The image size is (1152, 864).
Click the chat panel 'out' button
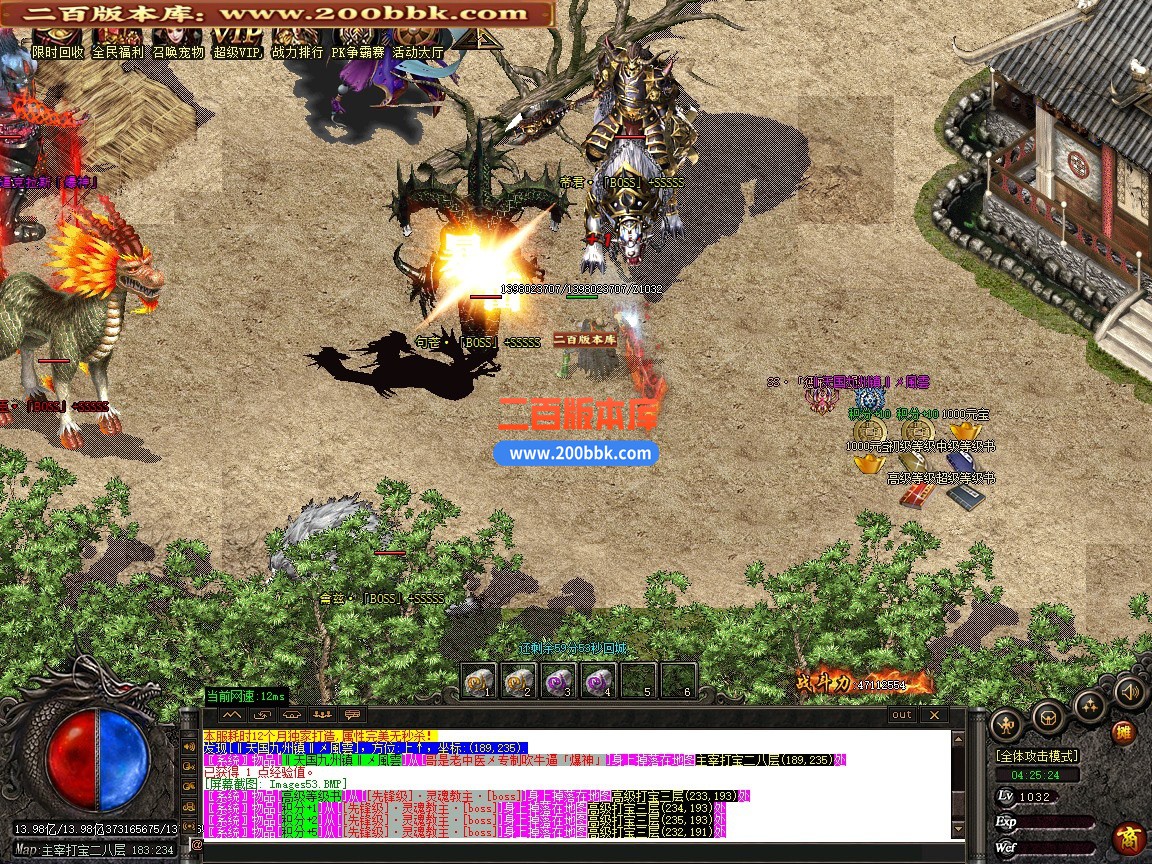pos(902,715)
